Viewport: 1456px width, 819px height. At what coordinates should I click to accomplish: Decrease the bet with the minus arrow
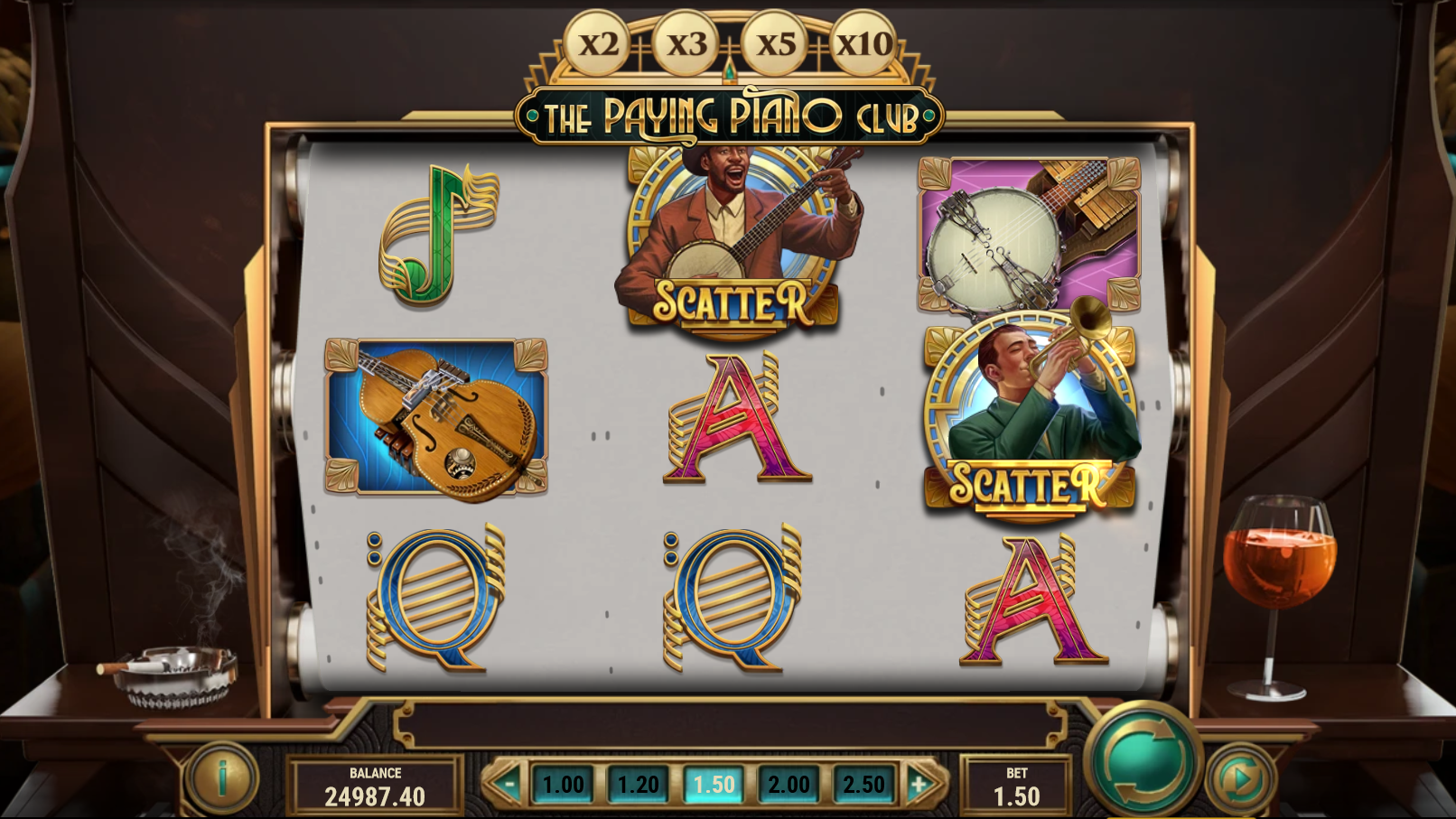coord(509,785)
